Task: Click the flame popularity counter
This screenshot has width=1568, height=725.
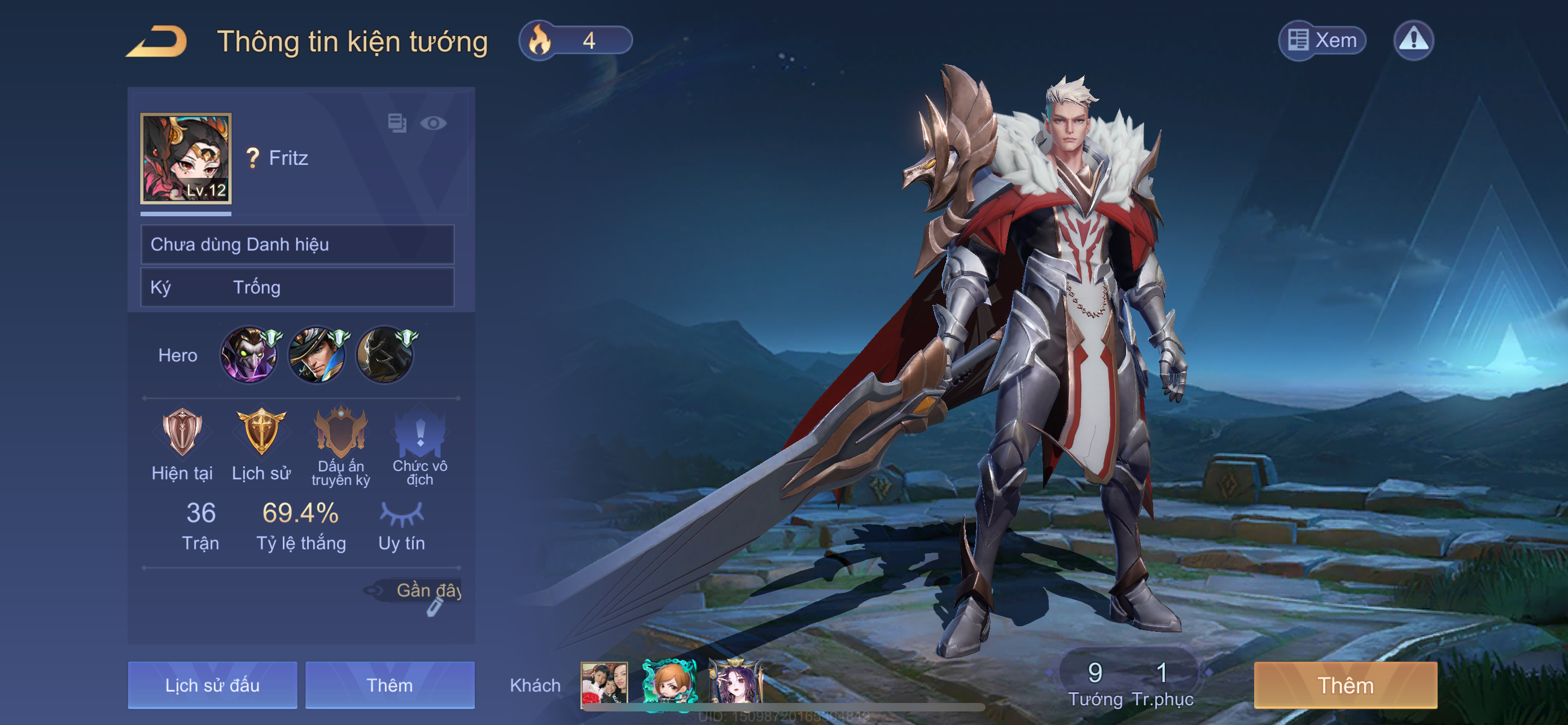Action: [x=575, y=41]
